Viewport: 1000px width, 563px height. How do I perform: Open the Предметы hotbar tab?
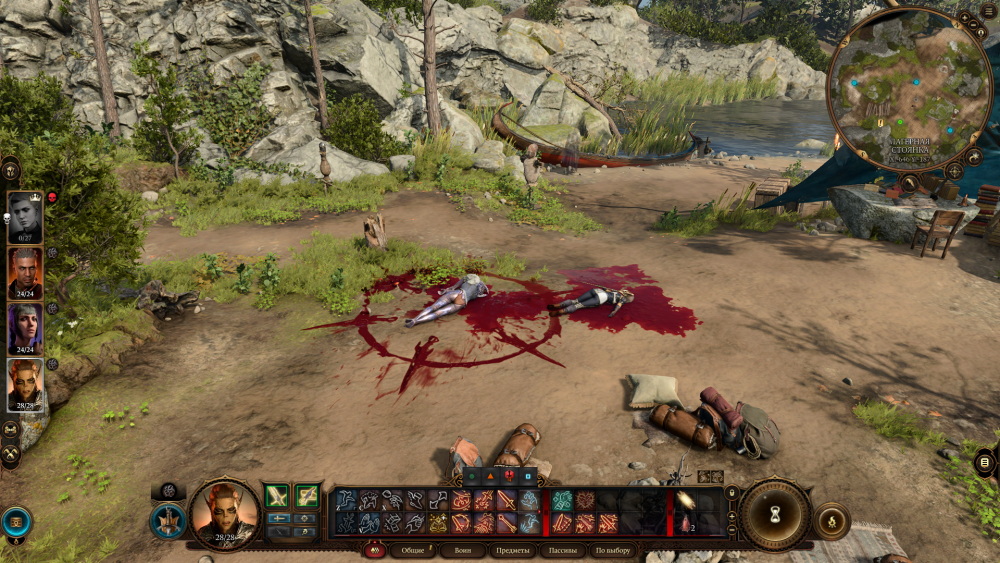(x=512, y=550)
